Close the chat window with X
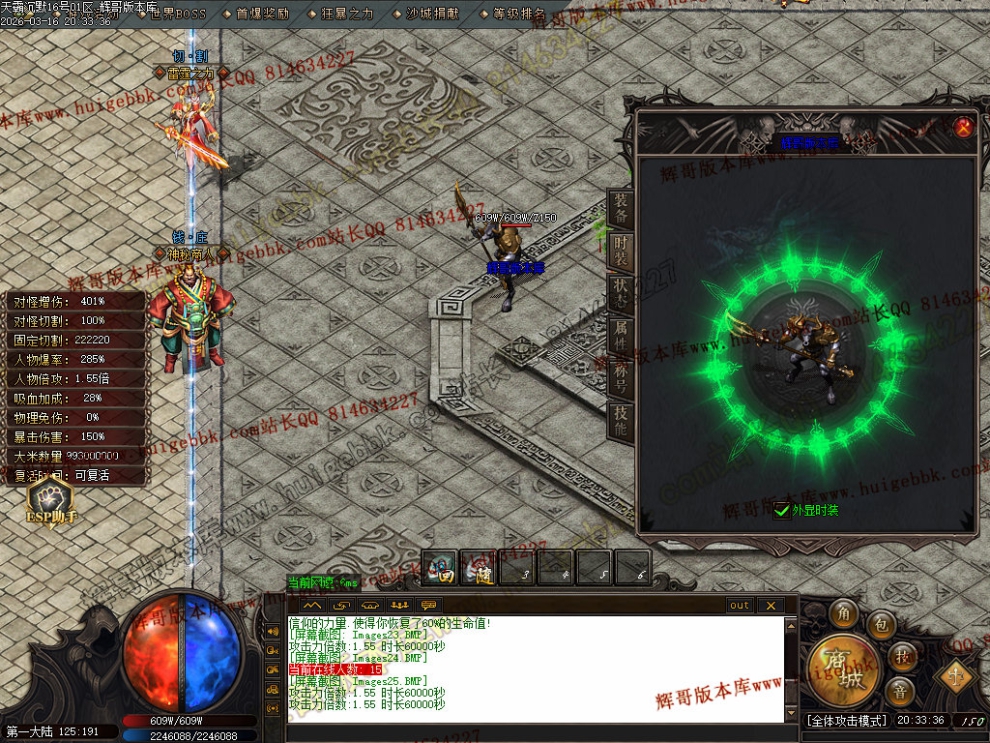 770,605
